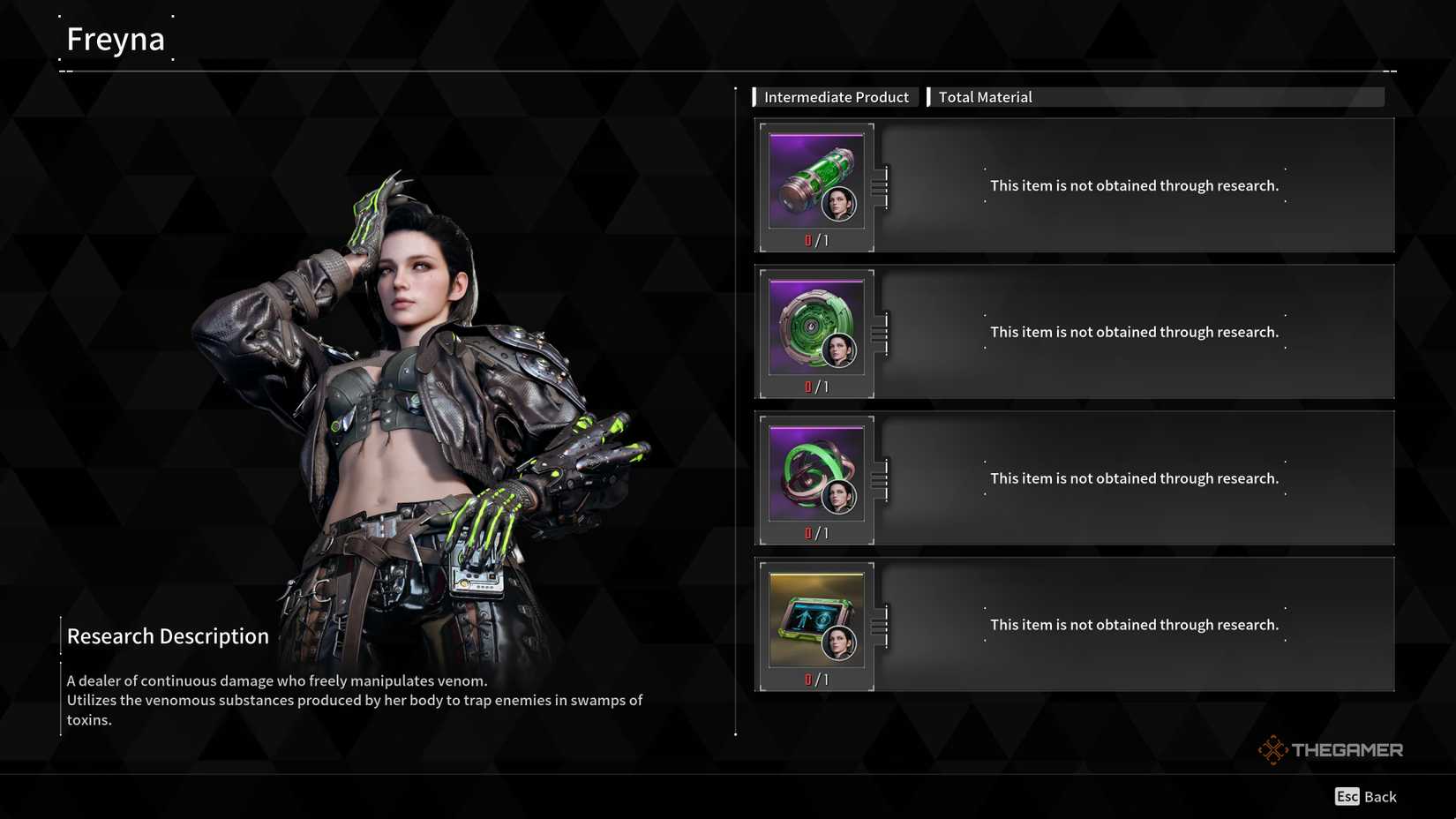Click the Freyna portrait badge on the Spiral Catalyst

point(840,497)
